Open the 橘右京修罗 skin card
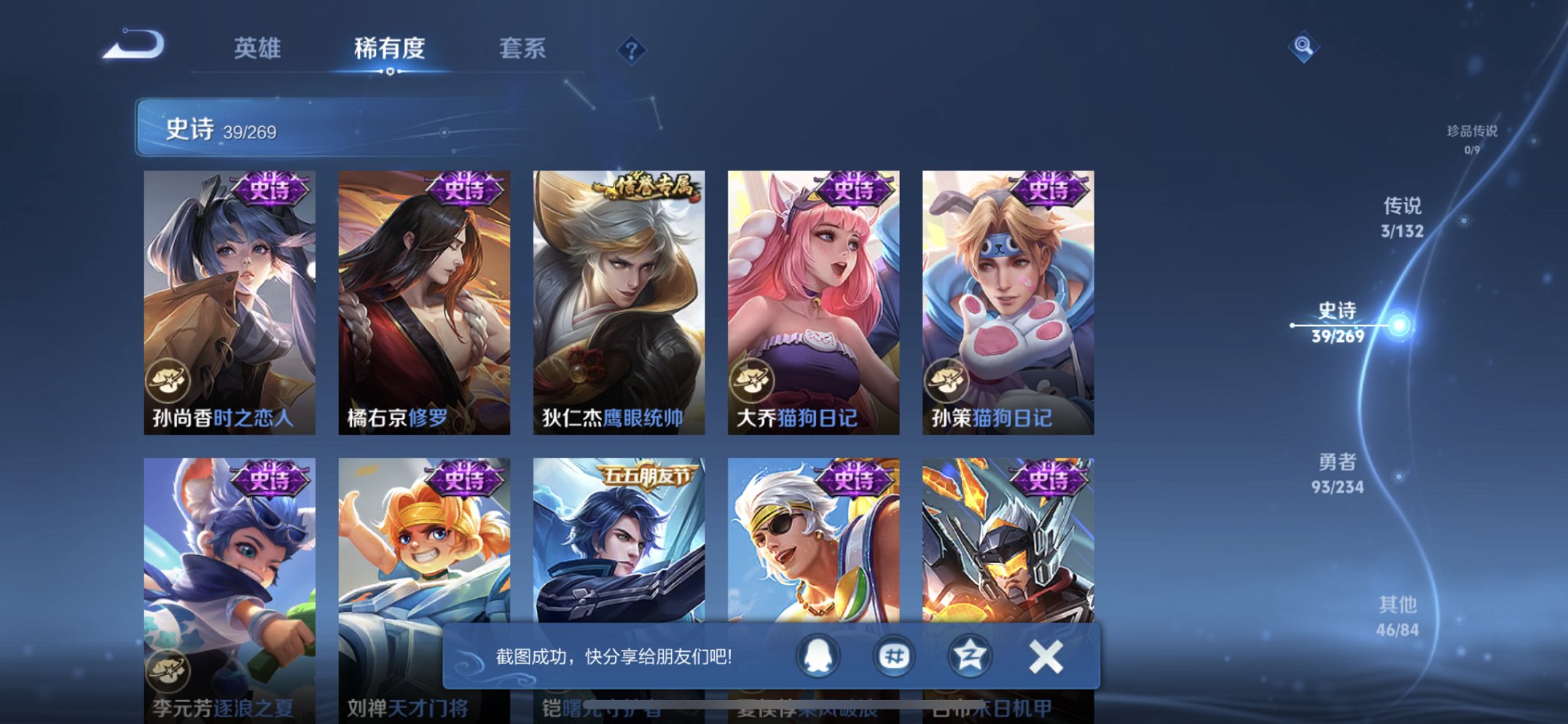This screenshot has height=724, width=1568. click(426, 299)
